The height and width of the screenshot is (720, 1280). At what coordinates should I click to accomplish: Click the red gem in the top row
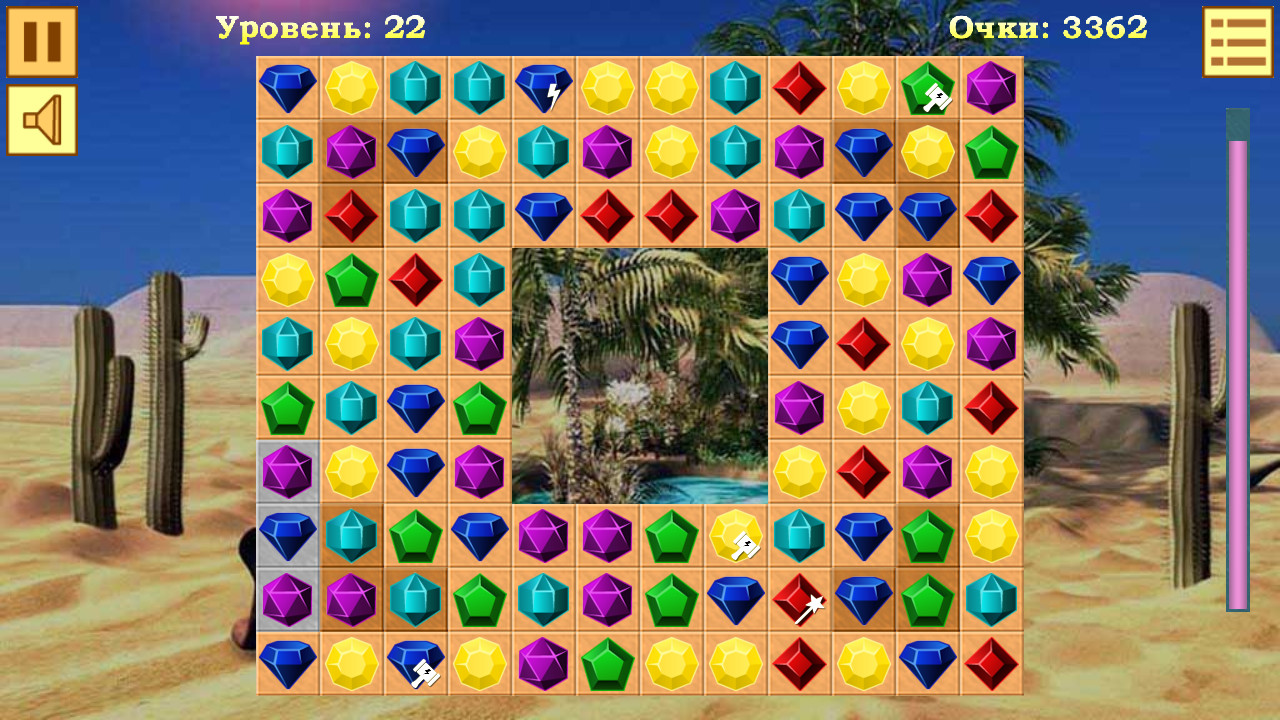pos(799,90)
